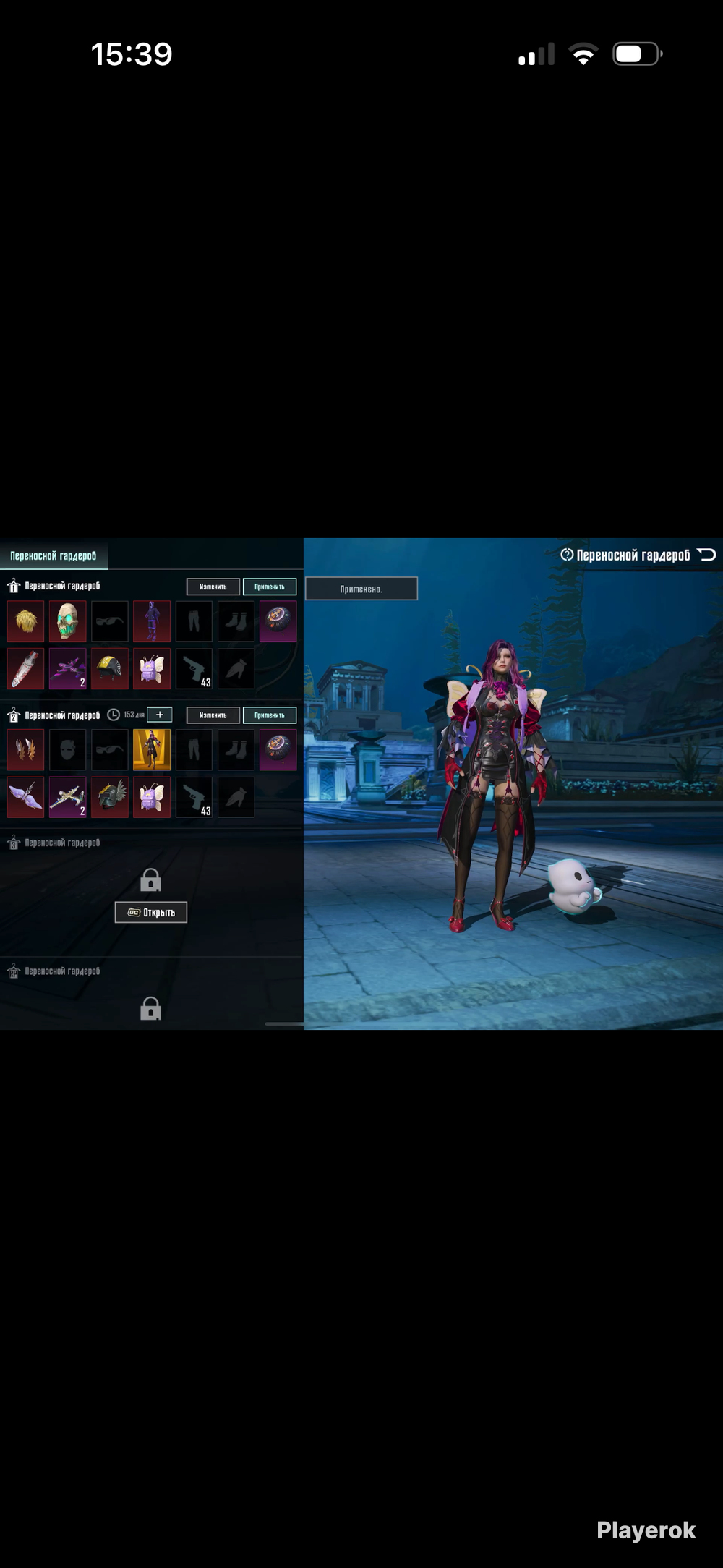The width and height of the screenshot is (723, 1568).
Task: Select the purple striped plane skin slot
Action: [68, 669]
